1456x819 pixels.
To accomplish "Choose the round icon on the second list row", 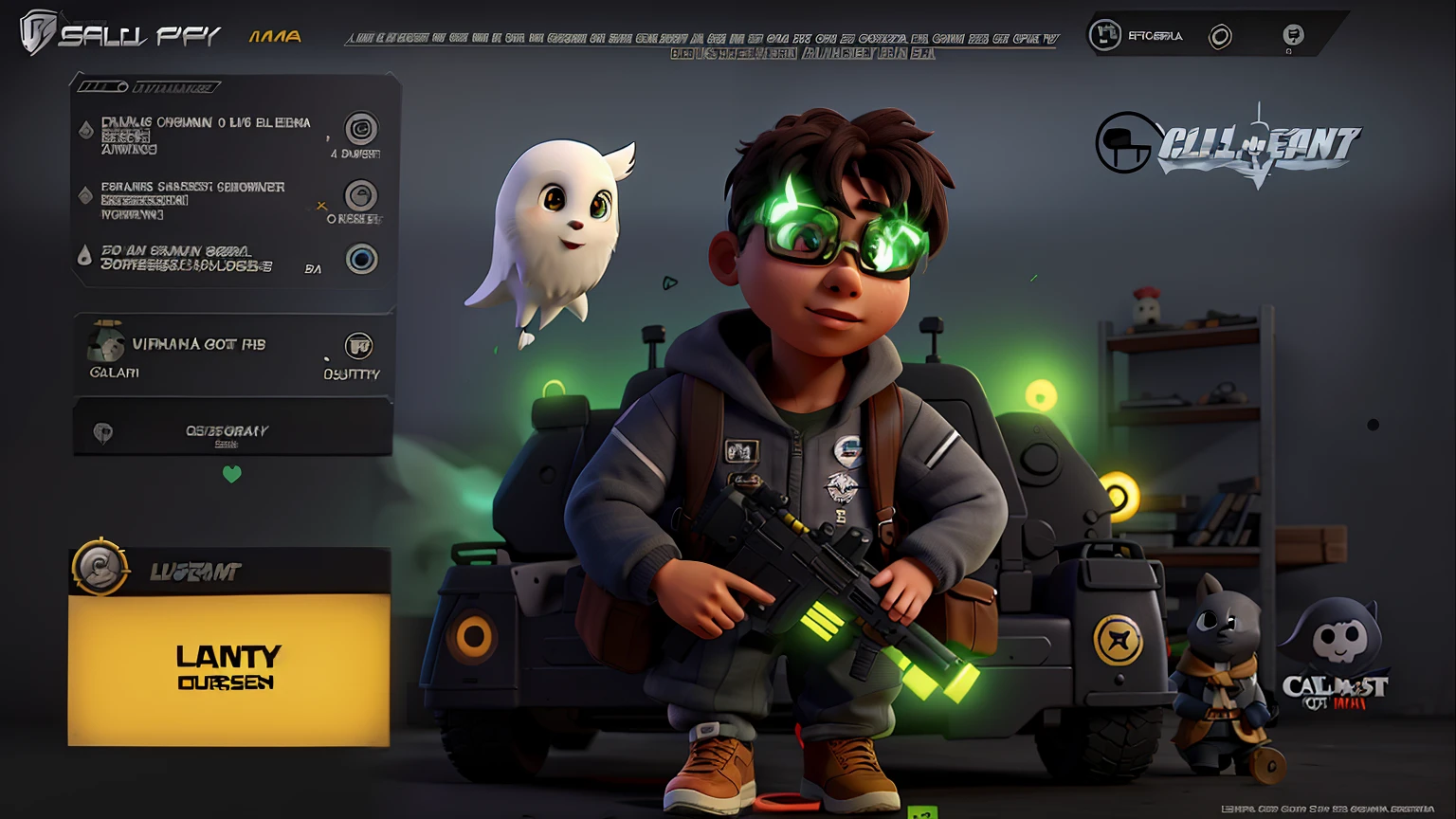I will [360, 196].
